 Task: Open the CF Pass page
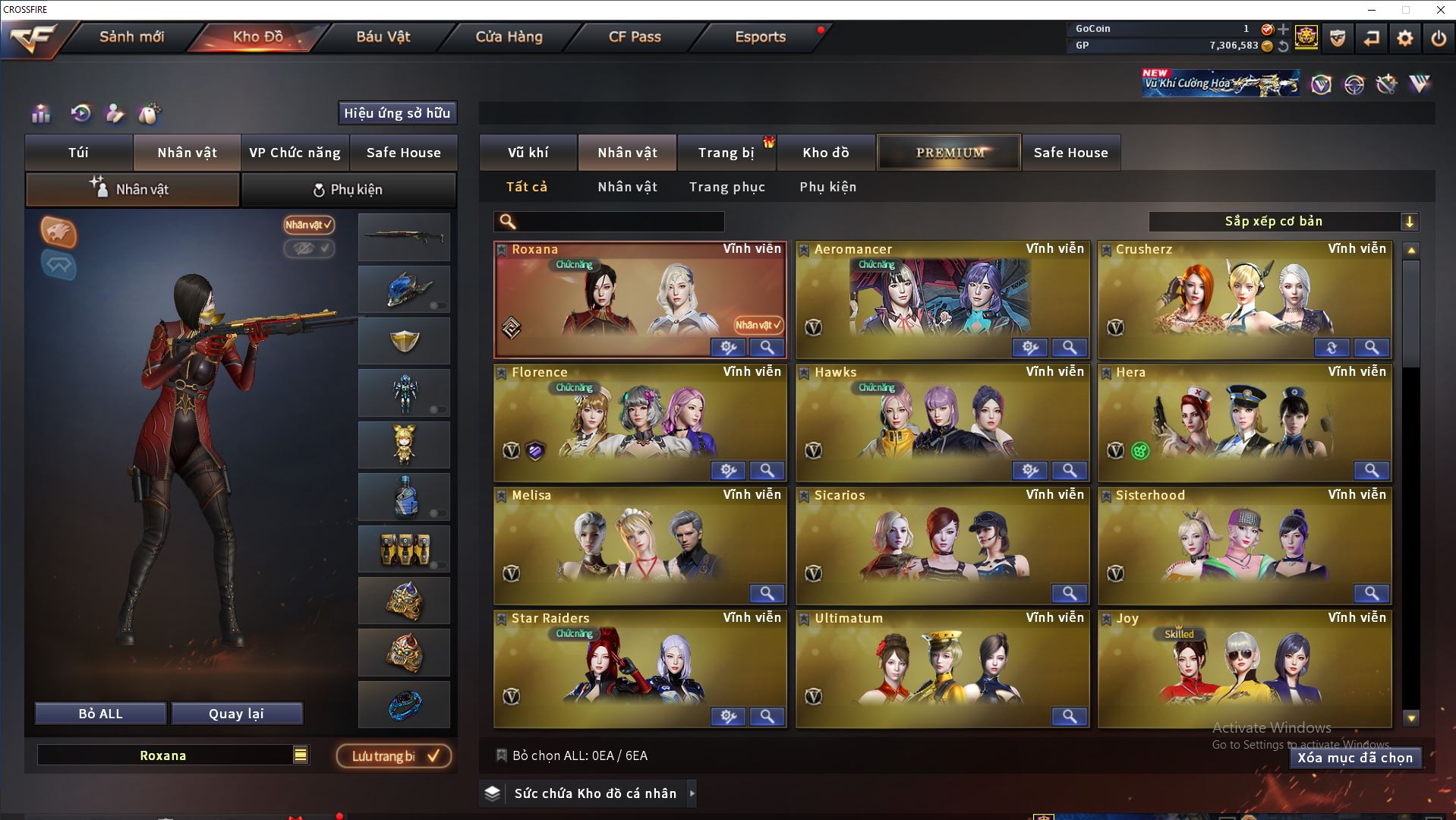coord(635,36)
